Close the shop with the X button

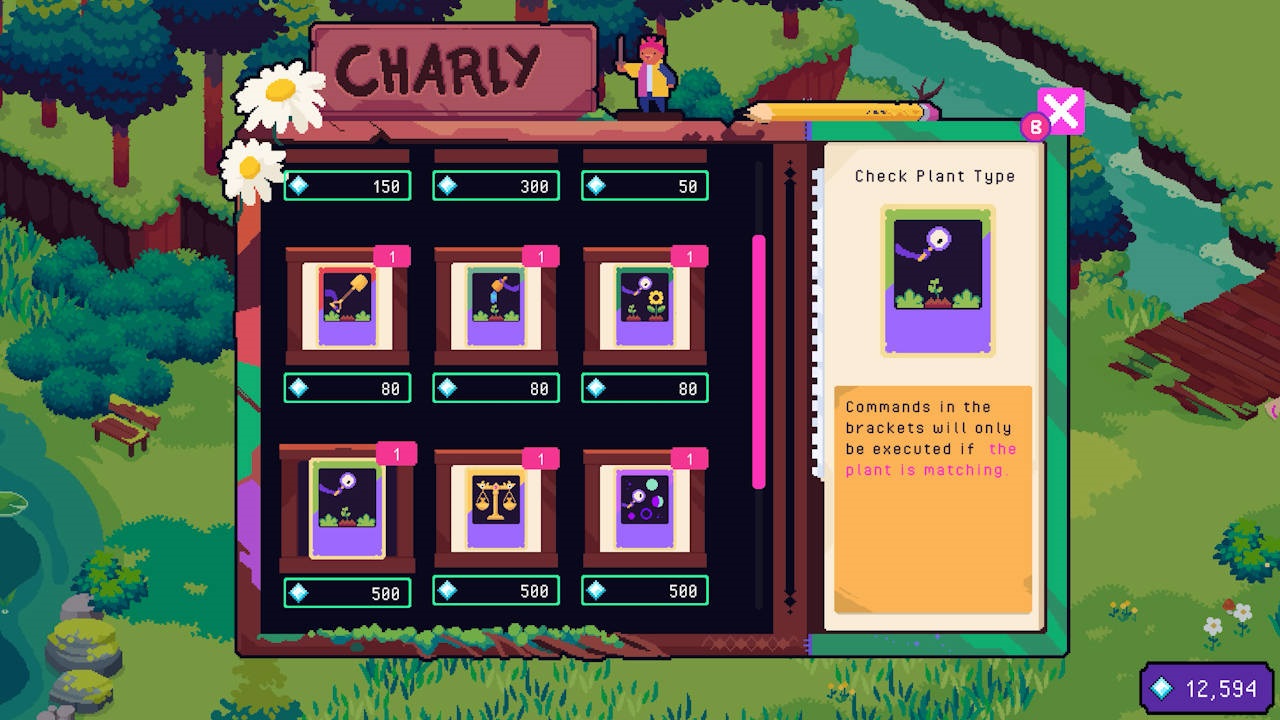click(x=1063, y=111)
